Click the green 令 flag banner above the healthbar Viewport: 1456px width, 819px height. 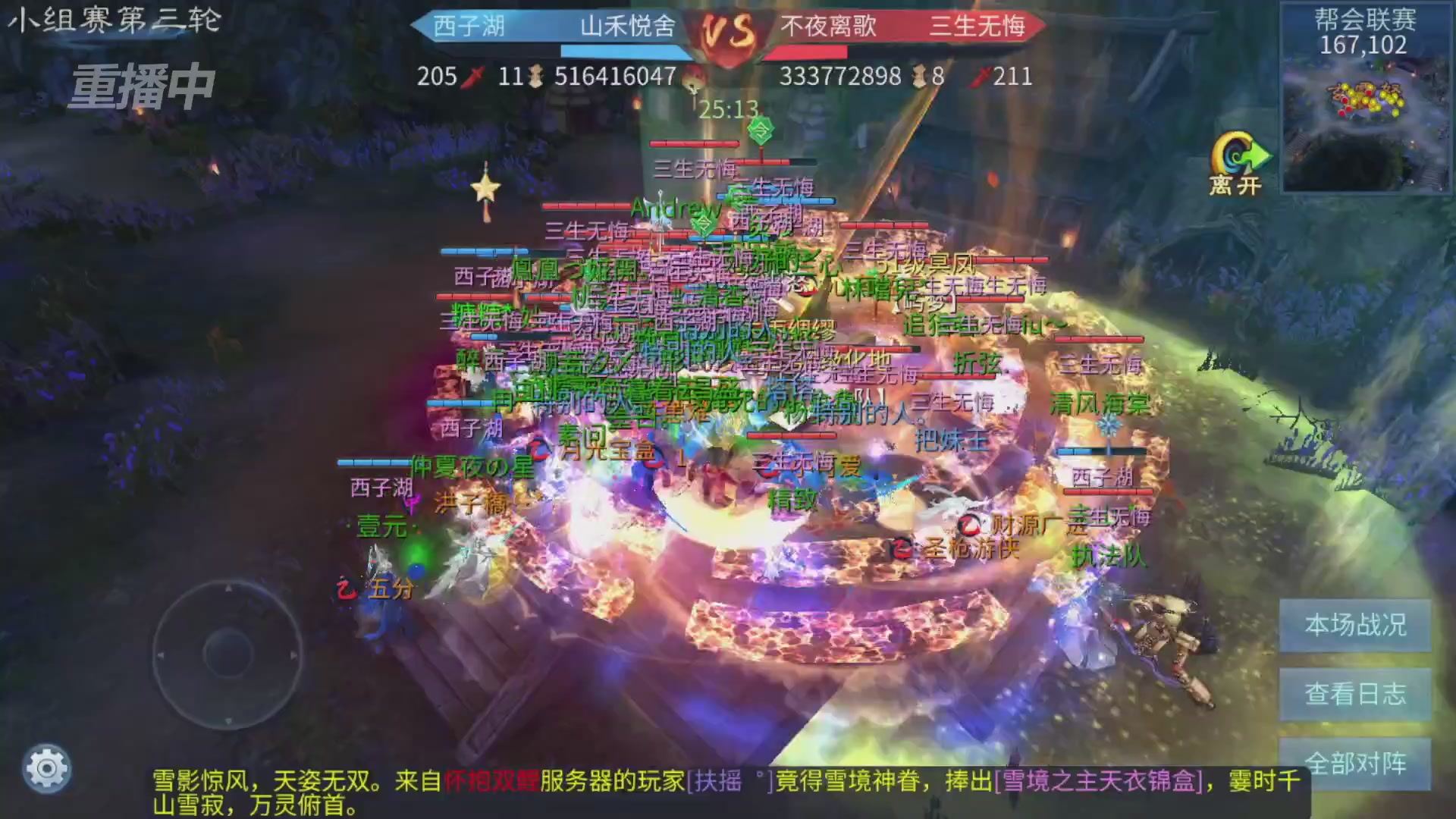click(762, 130)
